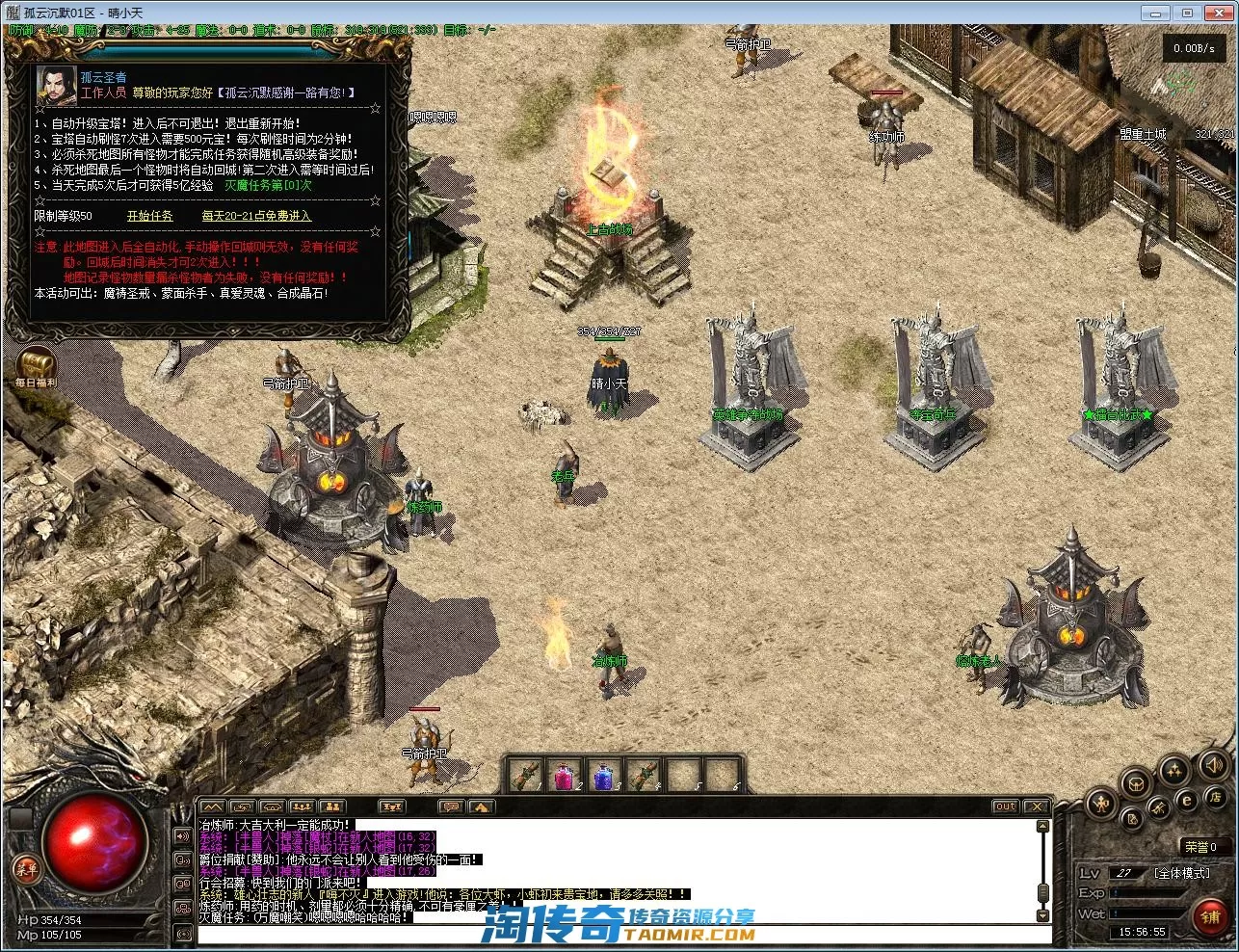Minimize the game window

1156,13
